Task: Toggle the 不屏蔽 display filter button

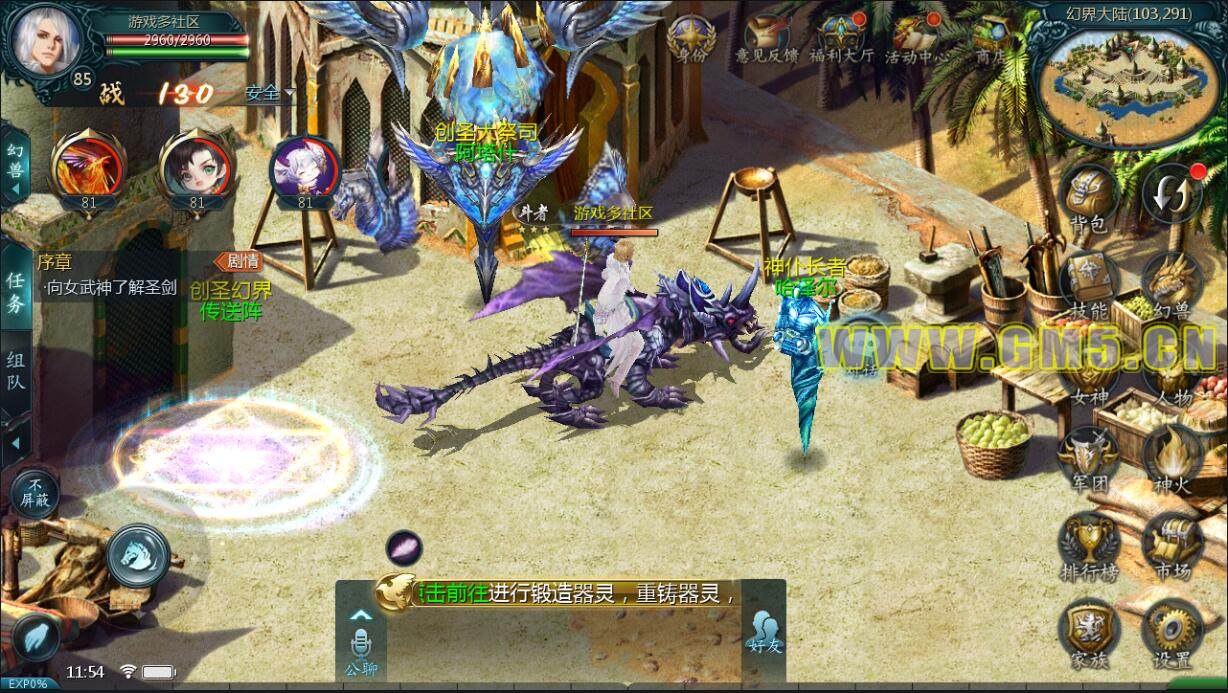Action: [x=34, y=491]
